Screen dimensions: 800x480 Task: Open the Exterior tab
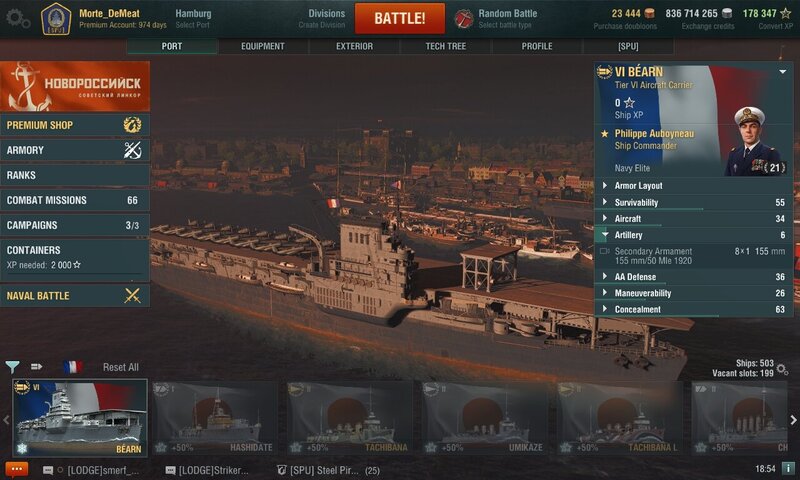(x=354, y=46)
